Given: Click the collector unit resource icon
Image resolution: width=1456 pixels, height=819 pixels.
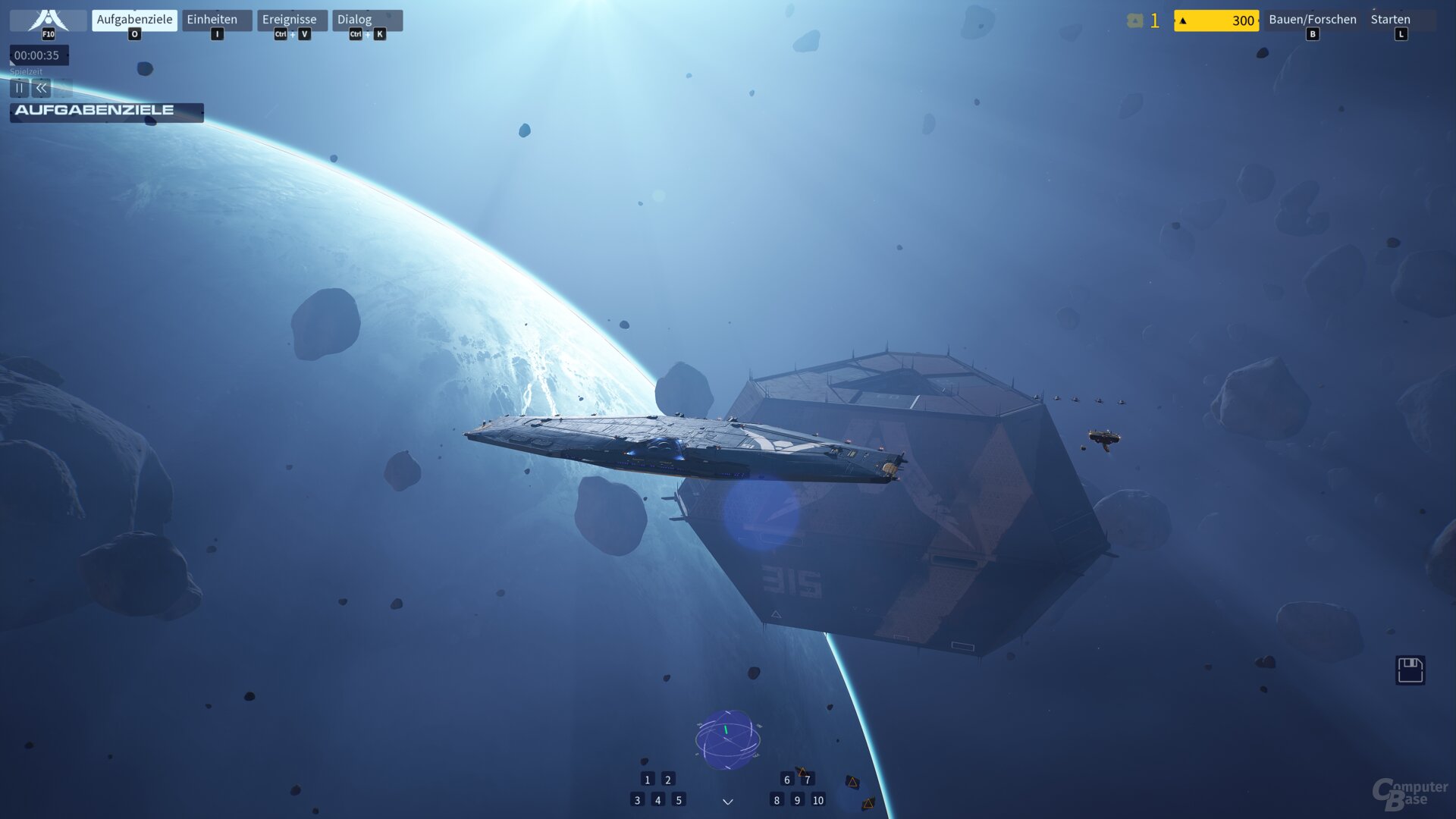Looking at the screenshot, I should pos(1134,20).
